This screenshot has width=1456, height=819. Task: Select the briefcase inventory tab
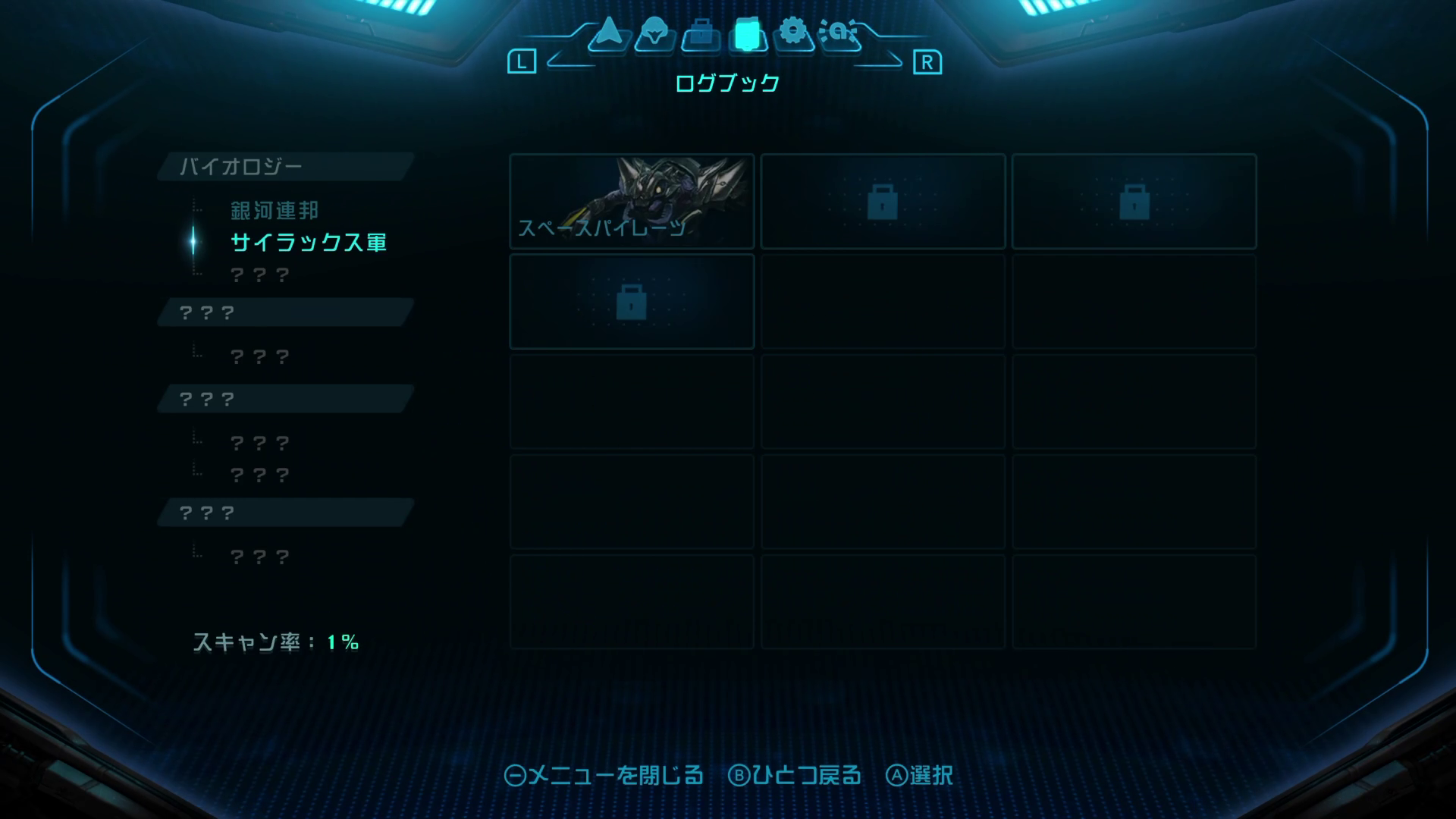point(700,34)
